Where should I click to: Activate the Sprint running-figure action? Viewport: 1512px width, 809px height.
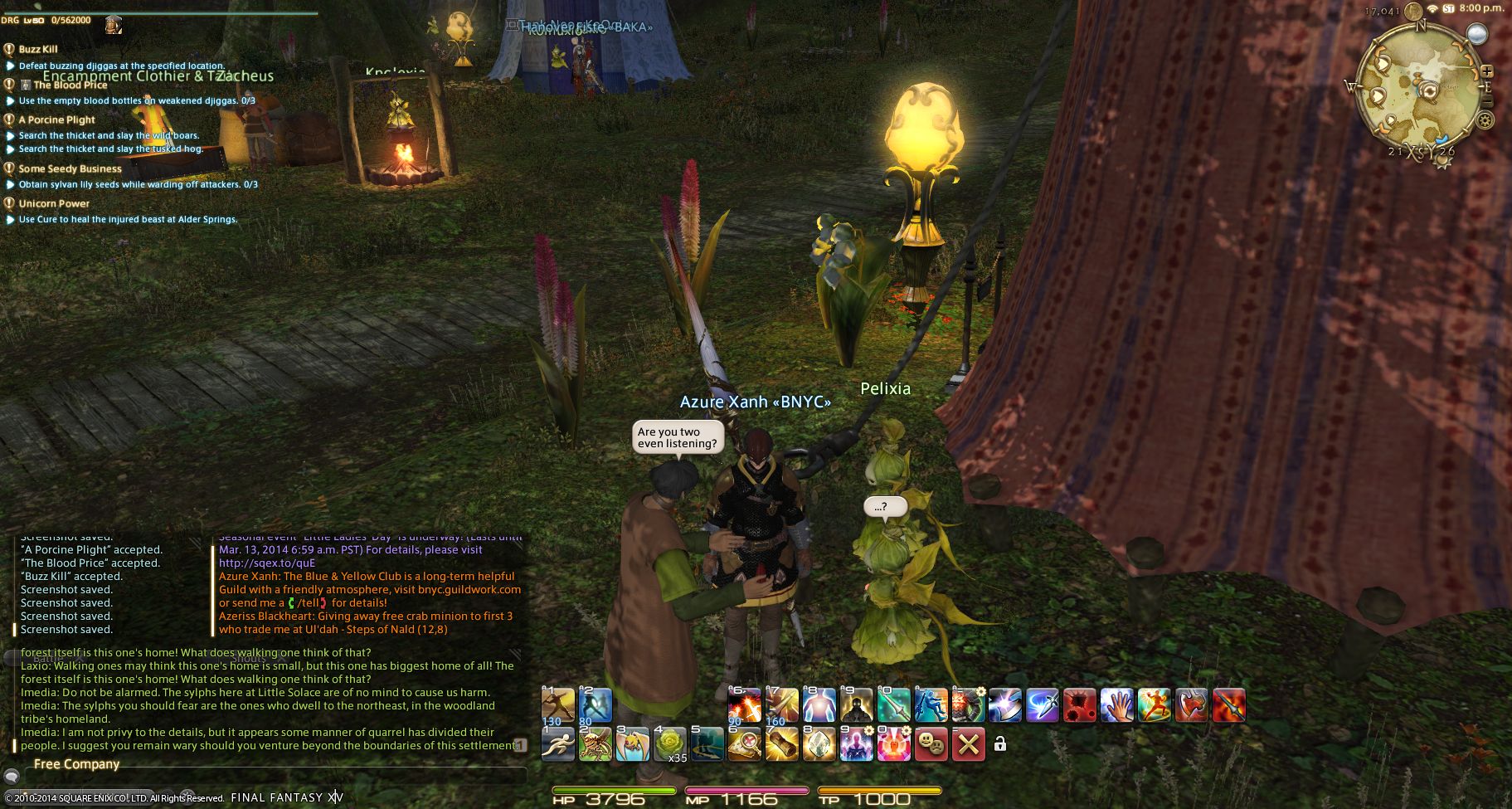tap(557, 744)
